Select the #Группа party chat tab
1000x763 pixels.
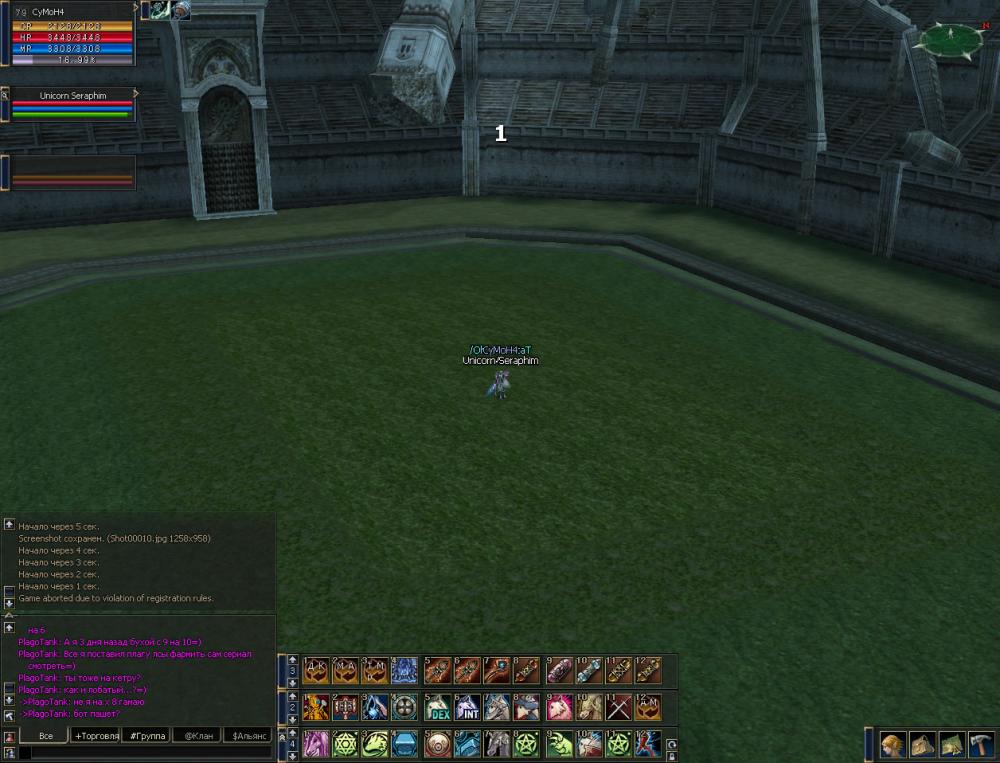(147, 736)
